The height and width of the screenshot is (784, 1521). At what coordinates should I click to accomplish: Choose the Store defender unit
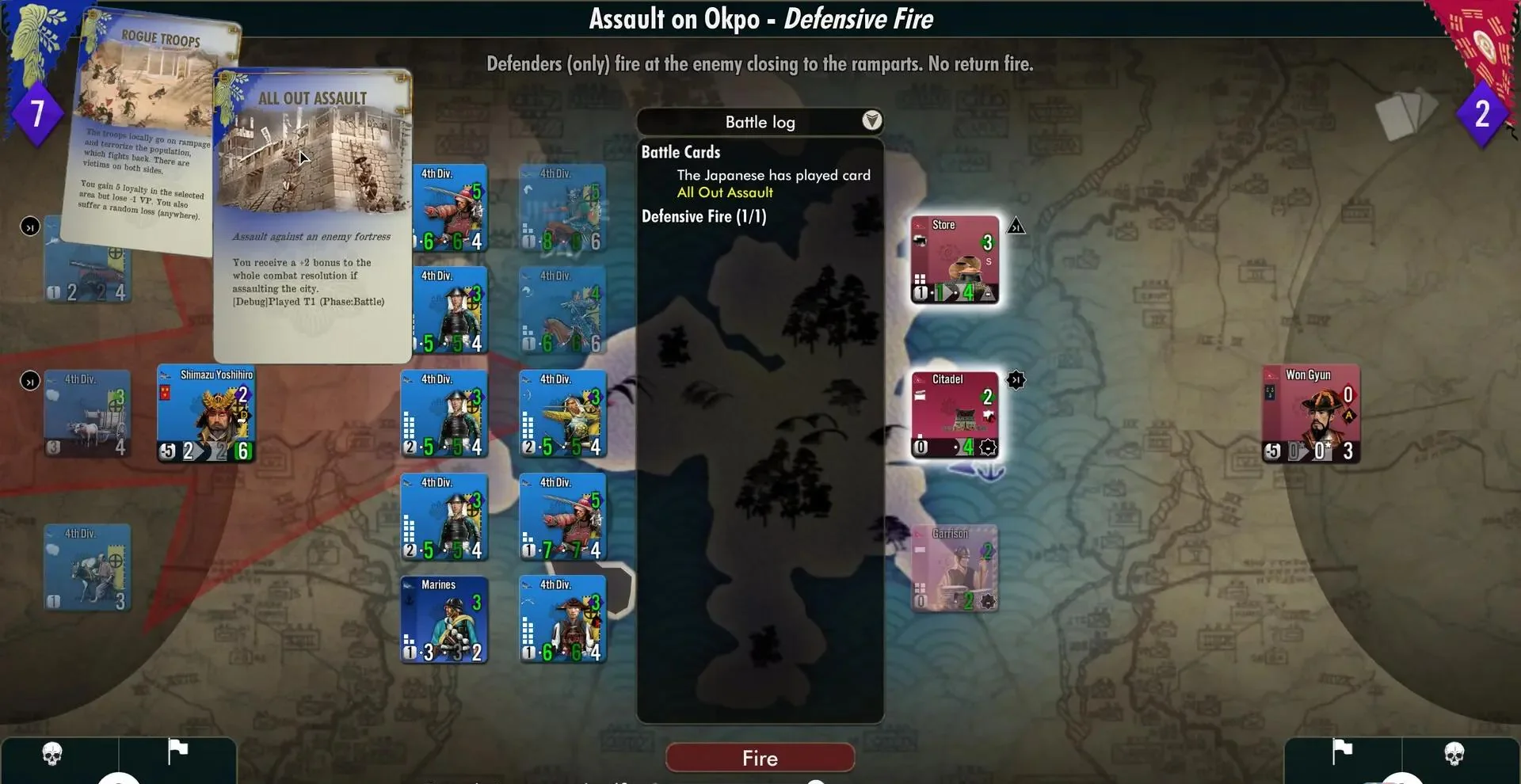coord(955,260)
